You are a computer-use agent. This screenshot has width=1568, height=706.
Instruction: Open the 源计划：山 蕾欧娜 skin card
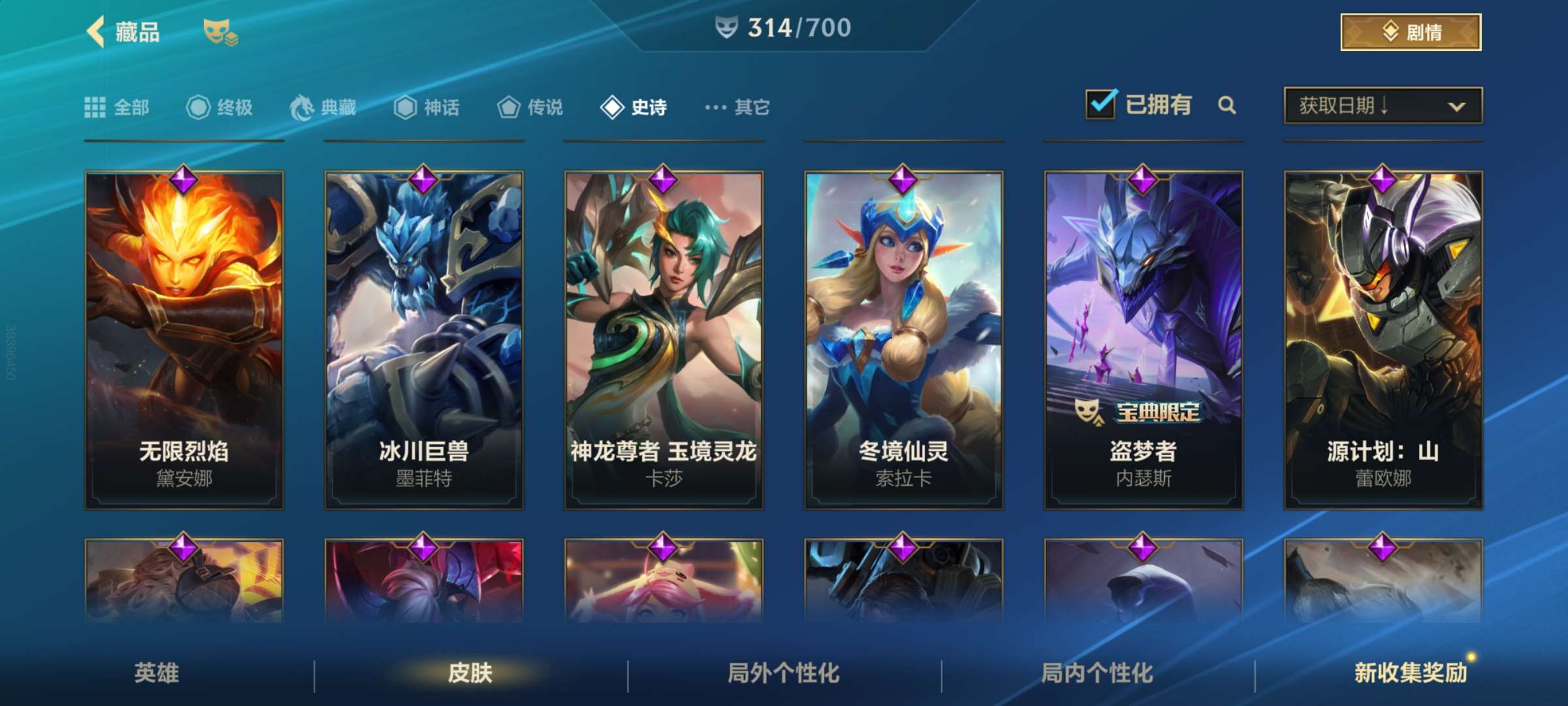pyautogui.click(x=1383, y=340)
